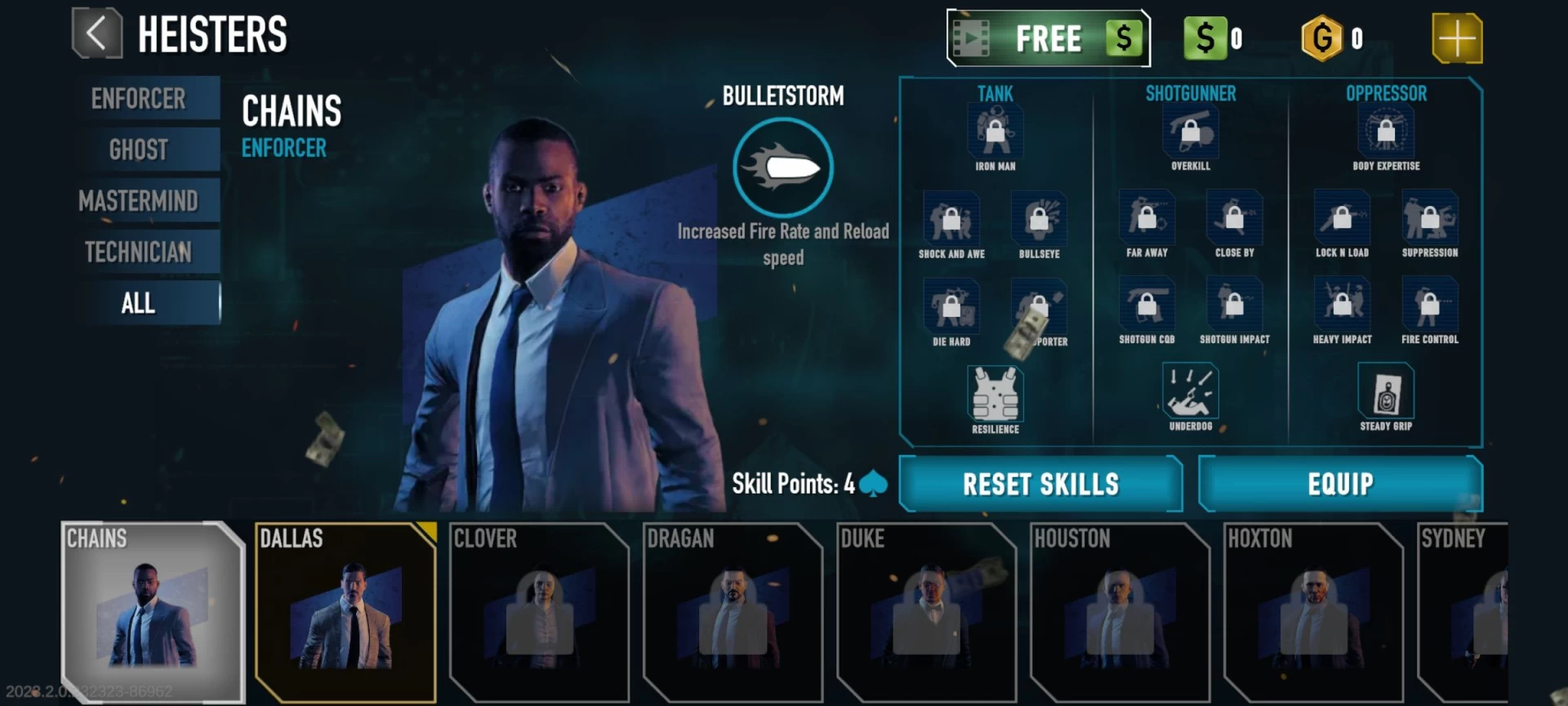Viewport: 1568px width, 706px height.
Task: Tap the locked Iron Man skill
Action: pyautogui.click(x=995, y=133)
